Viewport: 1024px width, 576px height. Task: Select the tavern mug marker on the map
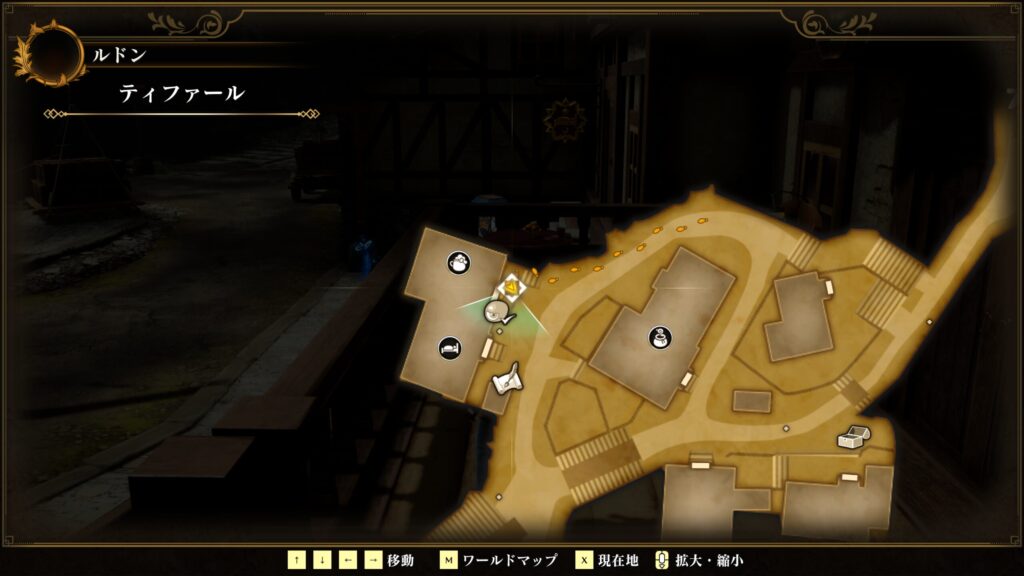[459, 263]
